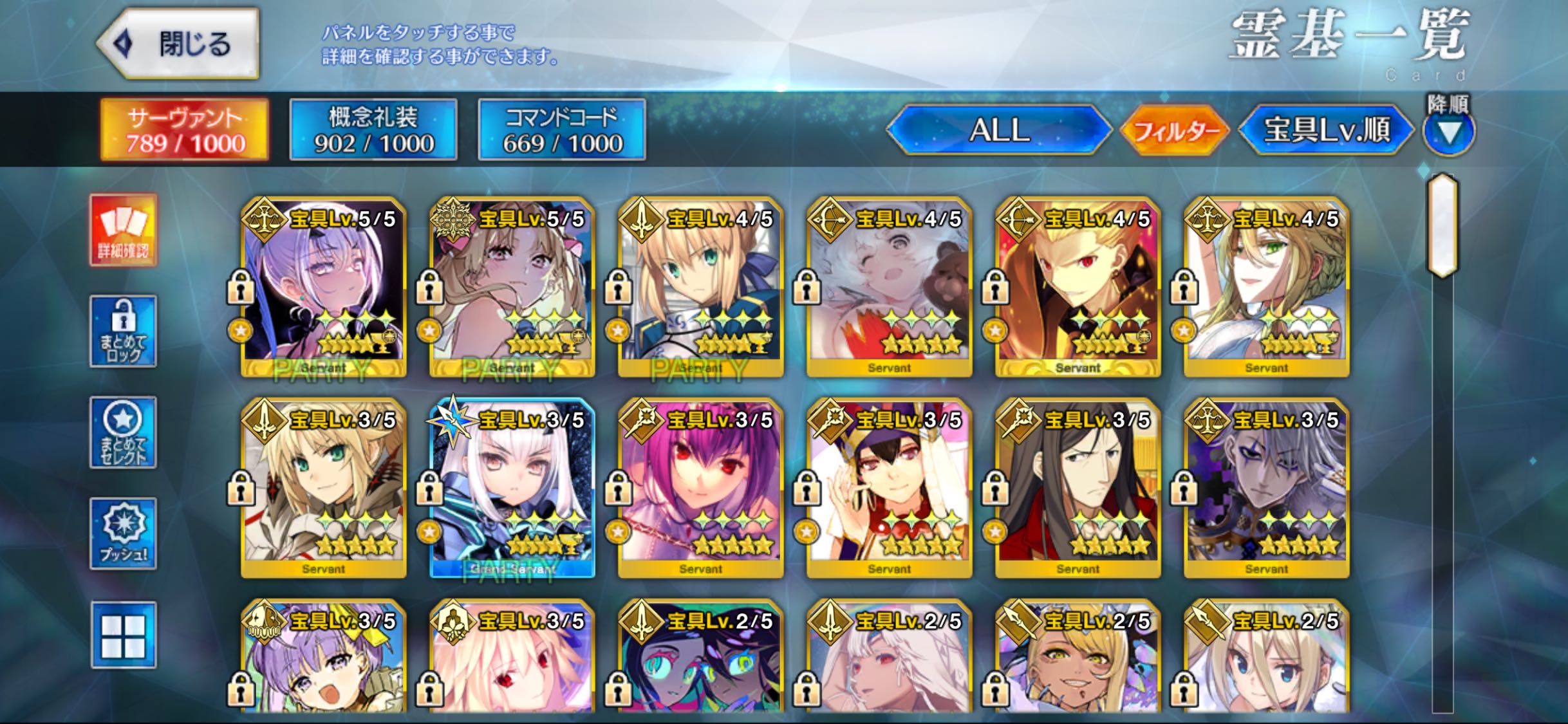Change grid size with the four-square icon

coord(123,635)
